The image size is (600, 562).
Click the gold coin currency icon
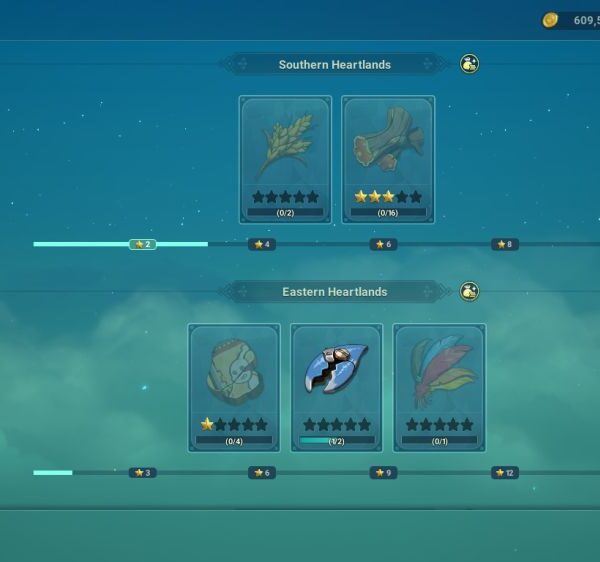550,20
